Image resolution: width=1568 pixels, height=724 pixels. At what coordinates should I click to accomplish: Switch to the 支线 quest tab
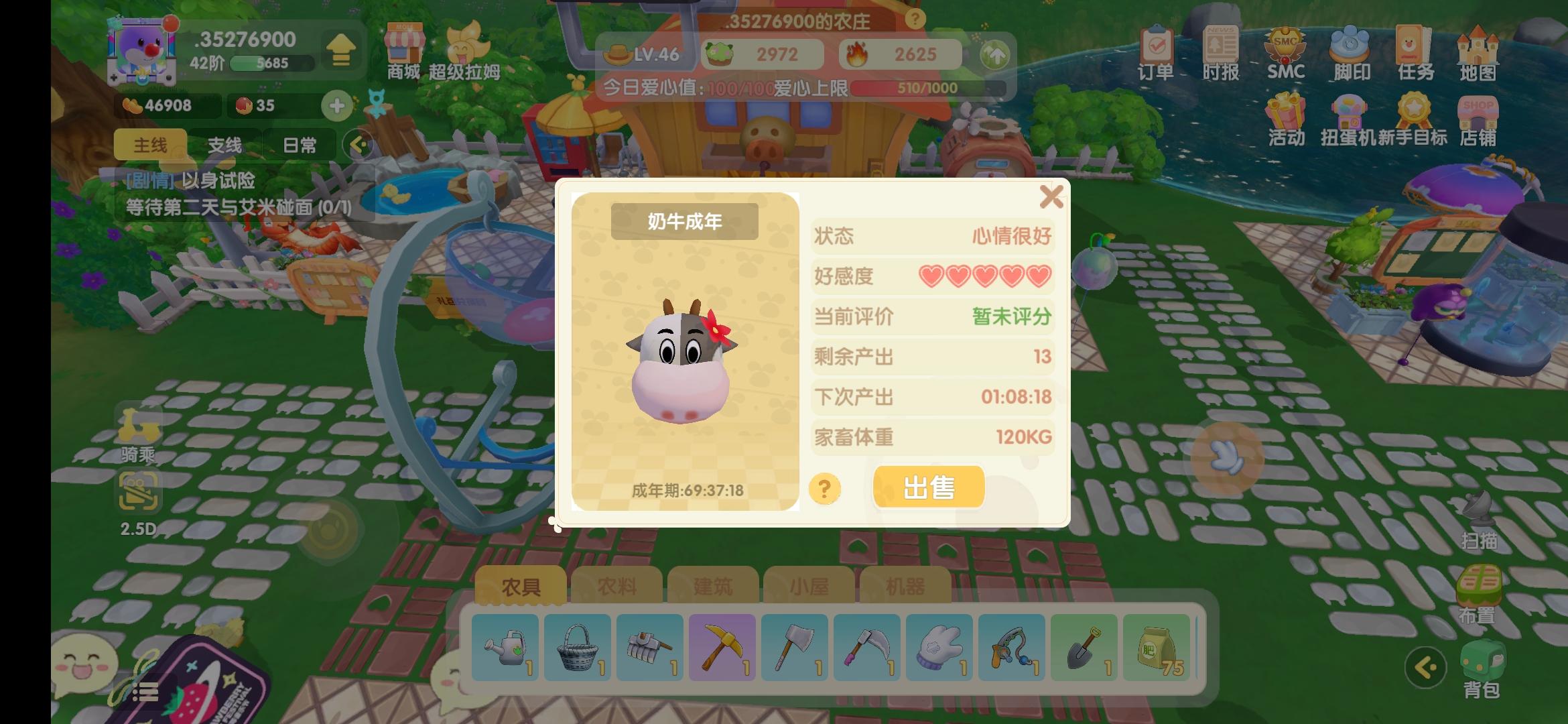tap(224, 144)
